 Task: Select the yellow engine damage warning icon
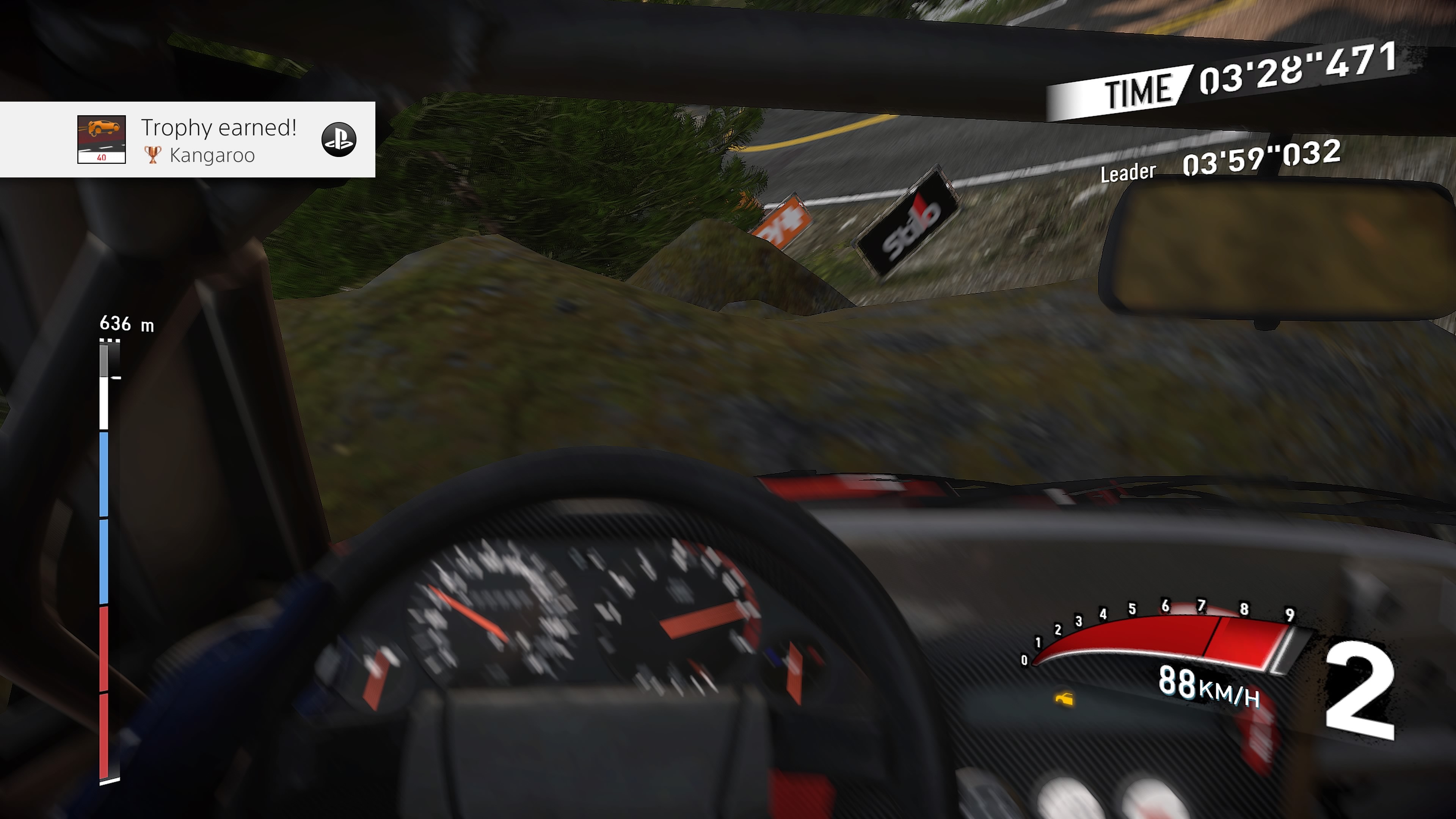(x=1064, y=699)
